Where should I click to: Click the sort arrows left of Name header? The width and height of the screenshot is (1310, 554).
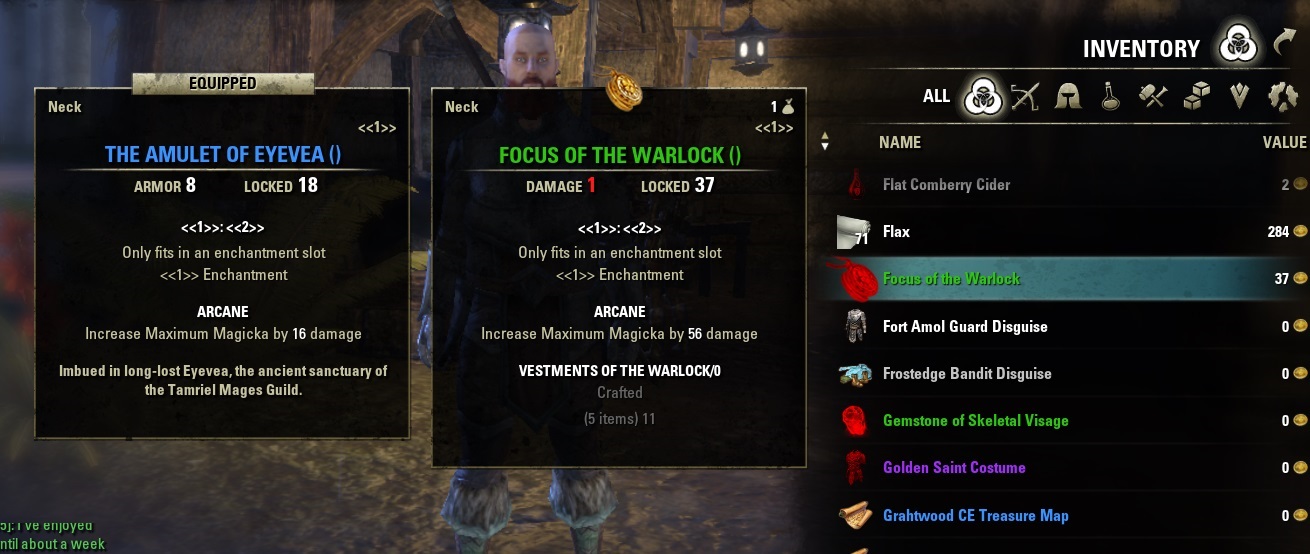[825, 142]
